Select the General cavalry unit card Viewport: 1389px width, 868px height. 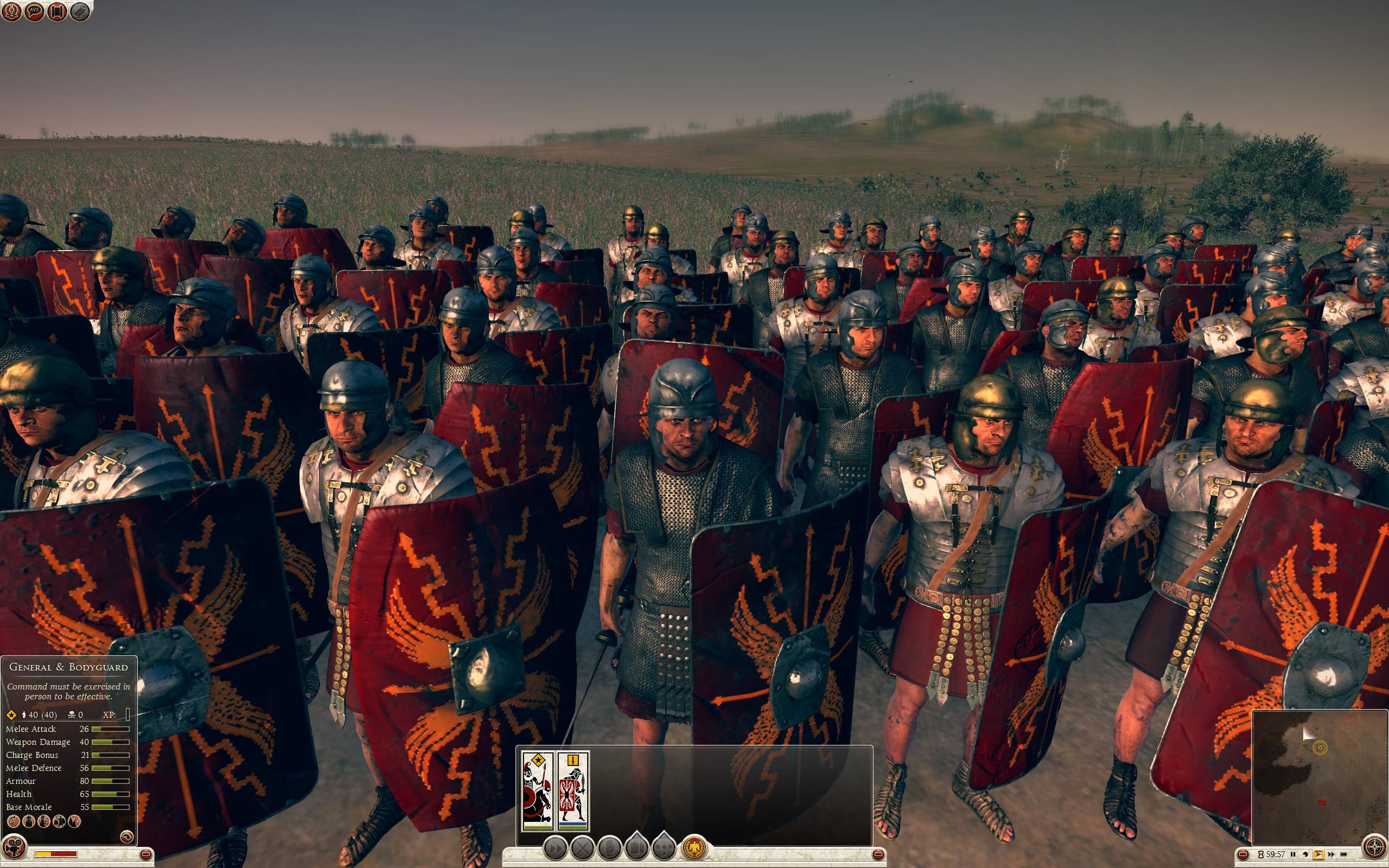pyautogui.click(x=537, y=792)
